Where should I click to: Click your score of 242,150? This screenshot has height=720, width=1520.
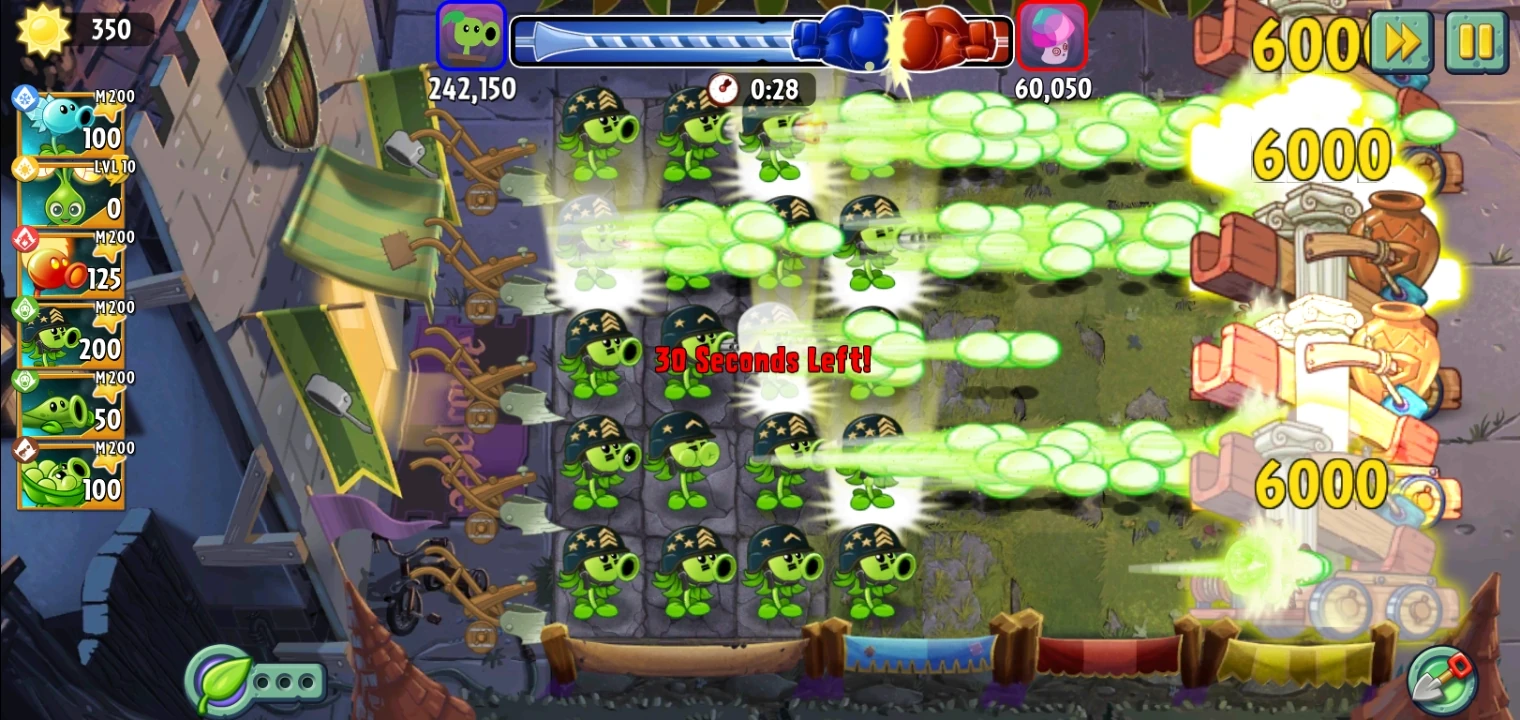pos(474,89)
